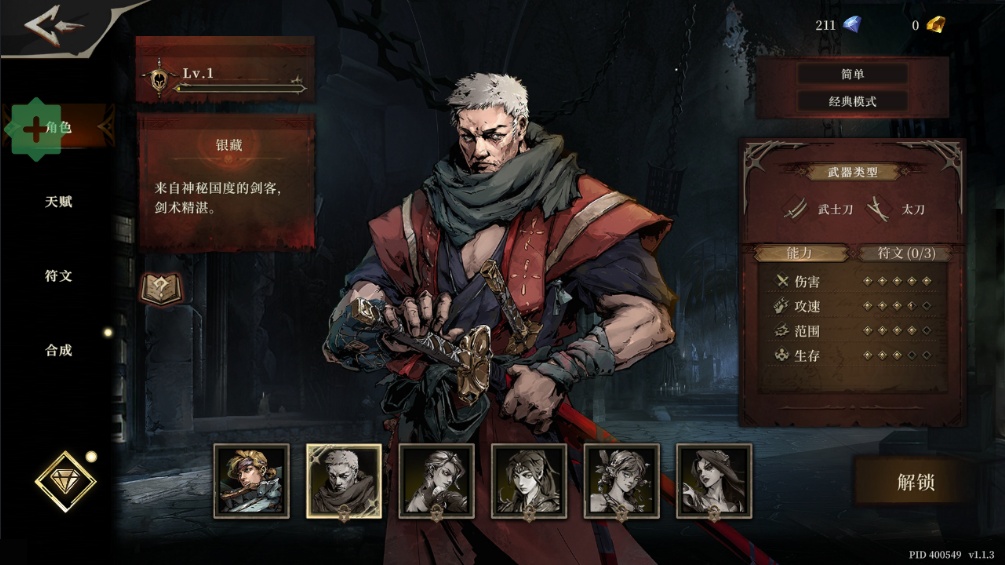Screen dimensions: 1005x565
Task: Open the 天赋 tab
Action: tap(59, 202)
